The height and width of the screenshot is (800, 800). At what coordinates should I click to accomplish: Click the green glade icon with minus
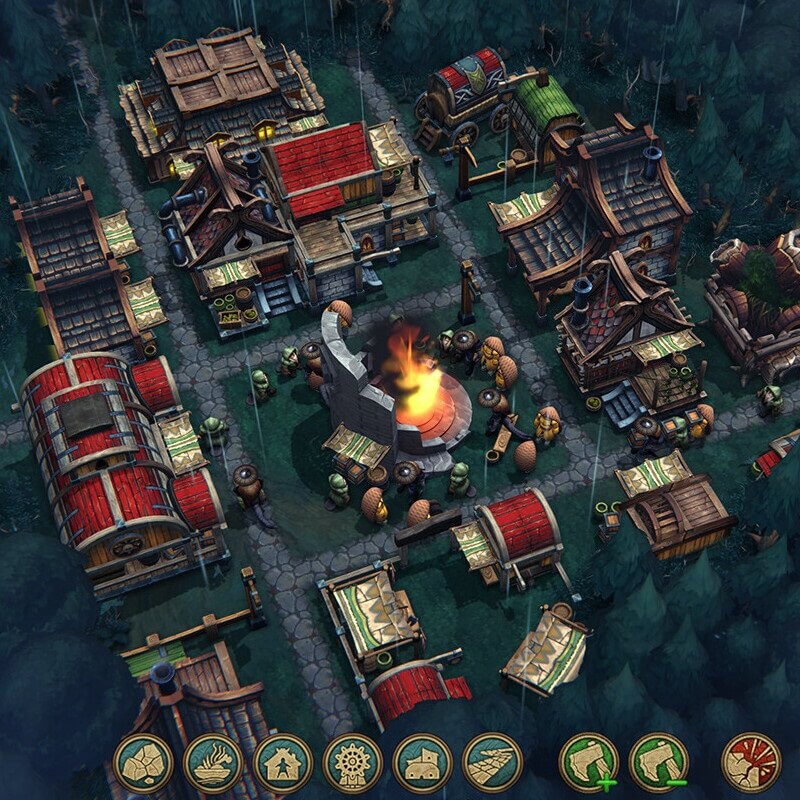[659, 763]
